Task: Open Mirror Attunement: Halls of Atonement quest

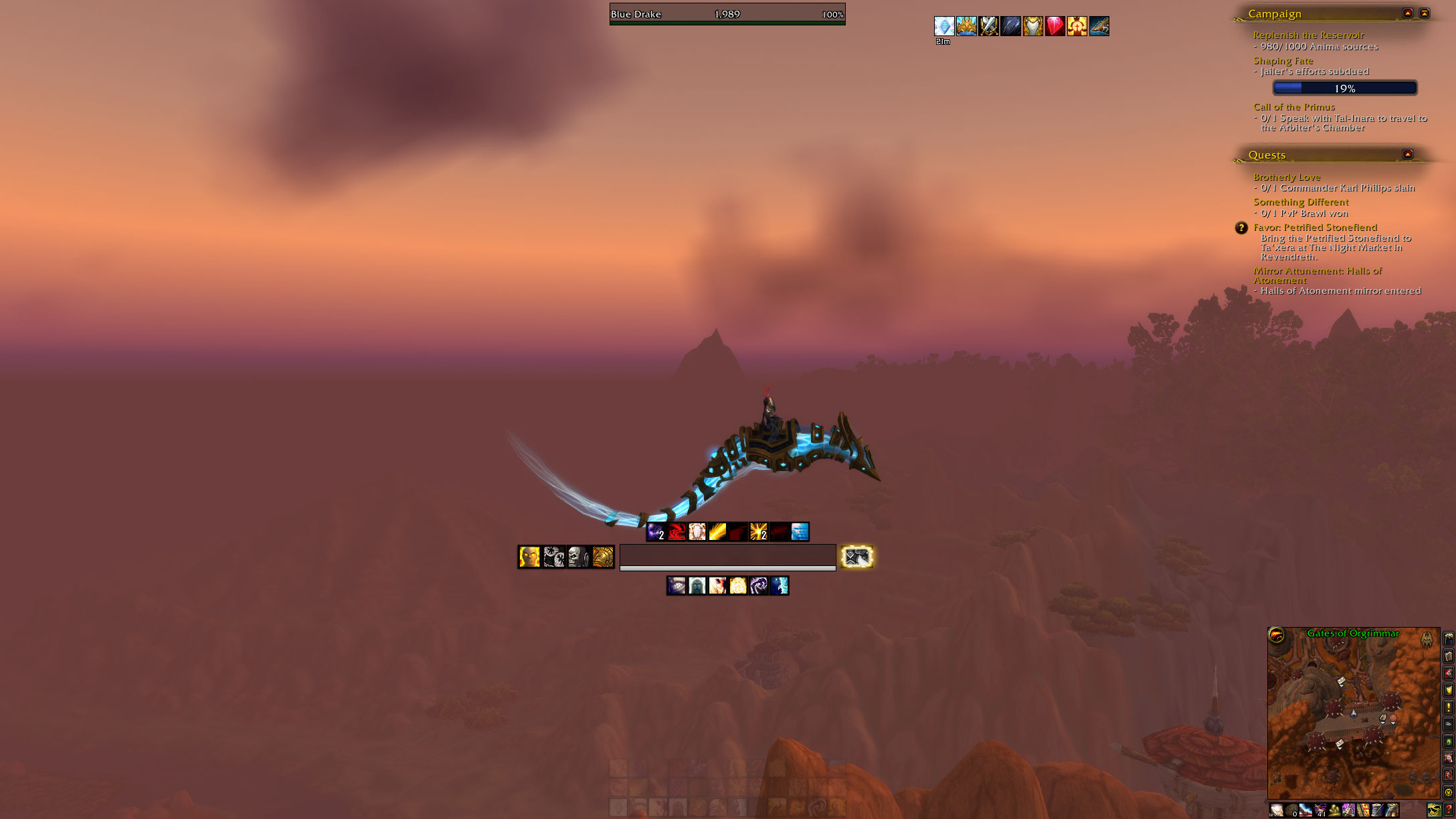Action: tap(1317, 271)
